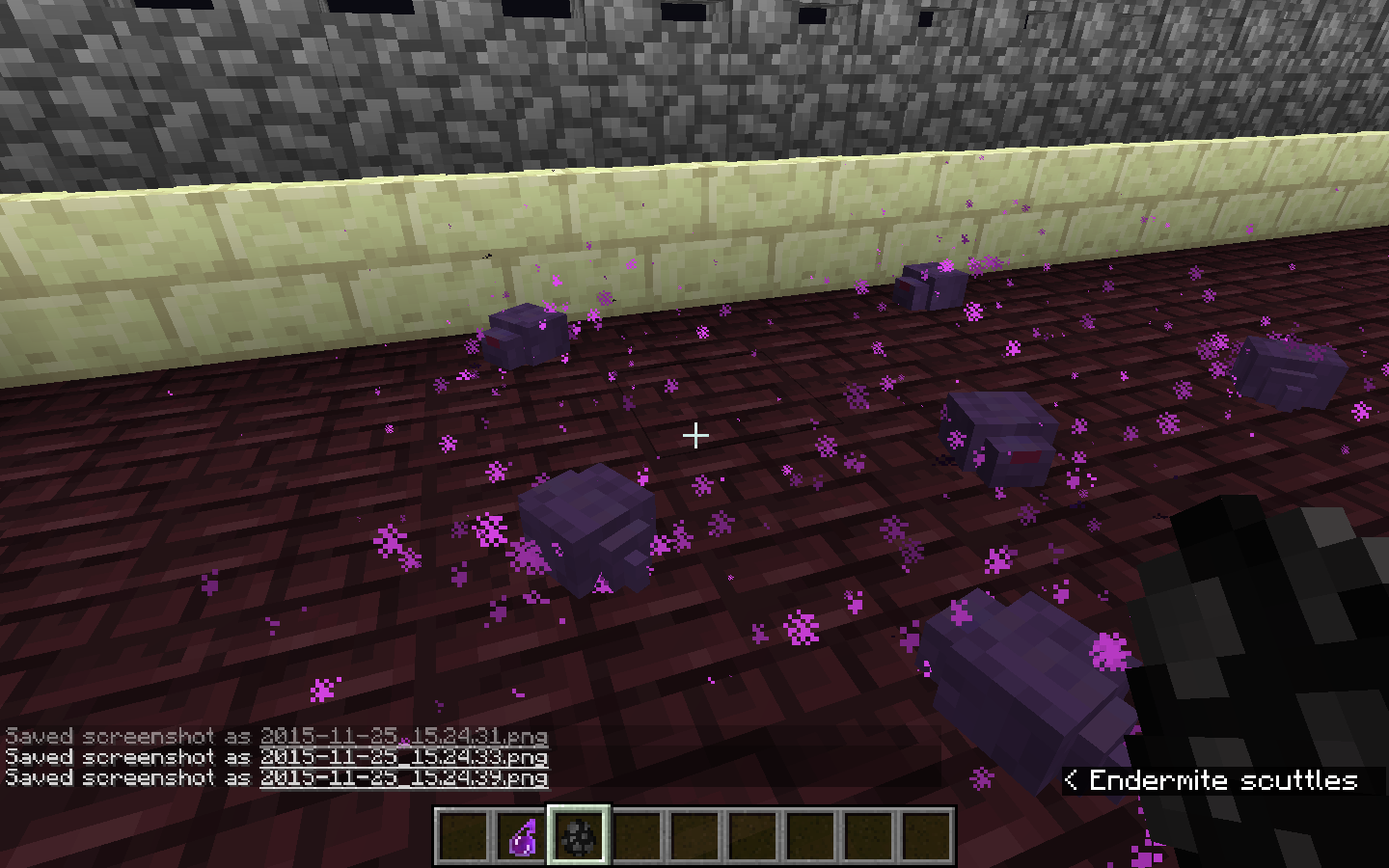
Task: Open the 2015-11-25_15.24.33.png screenshot link
Action: [403, 757]
